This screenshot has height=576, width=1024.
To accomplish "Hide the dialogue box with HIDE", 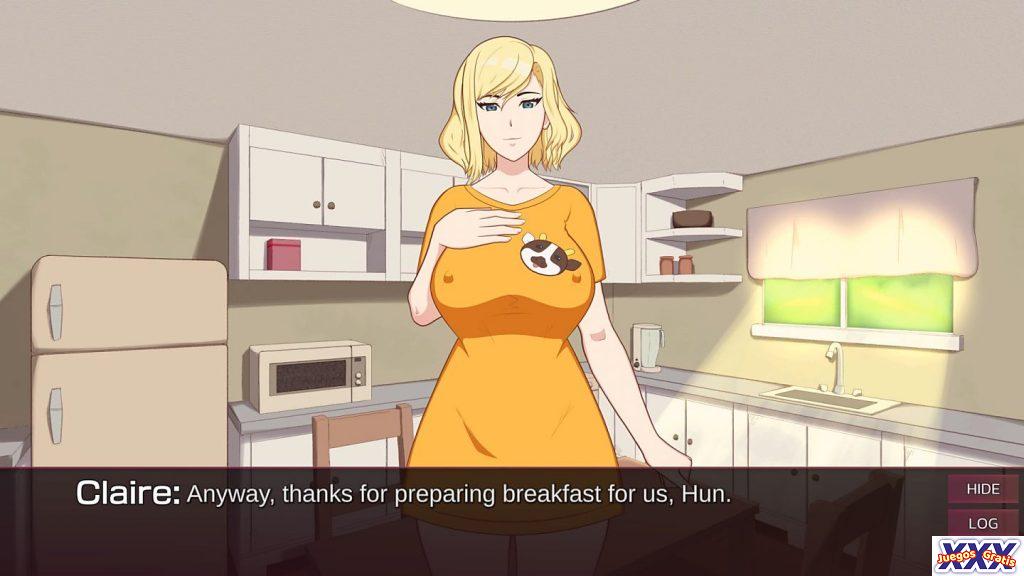I will 983,489.
